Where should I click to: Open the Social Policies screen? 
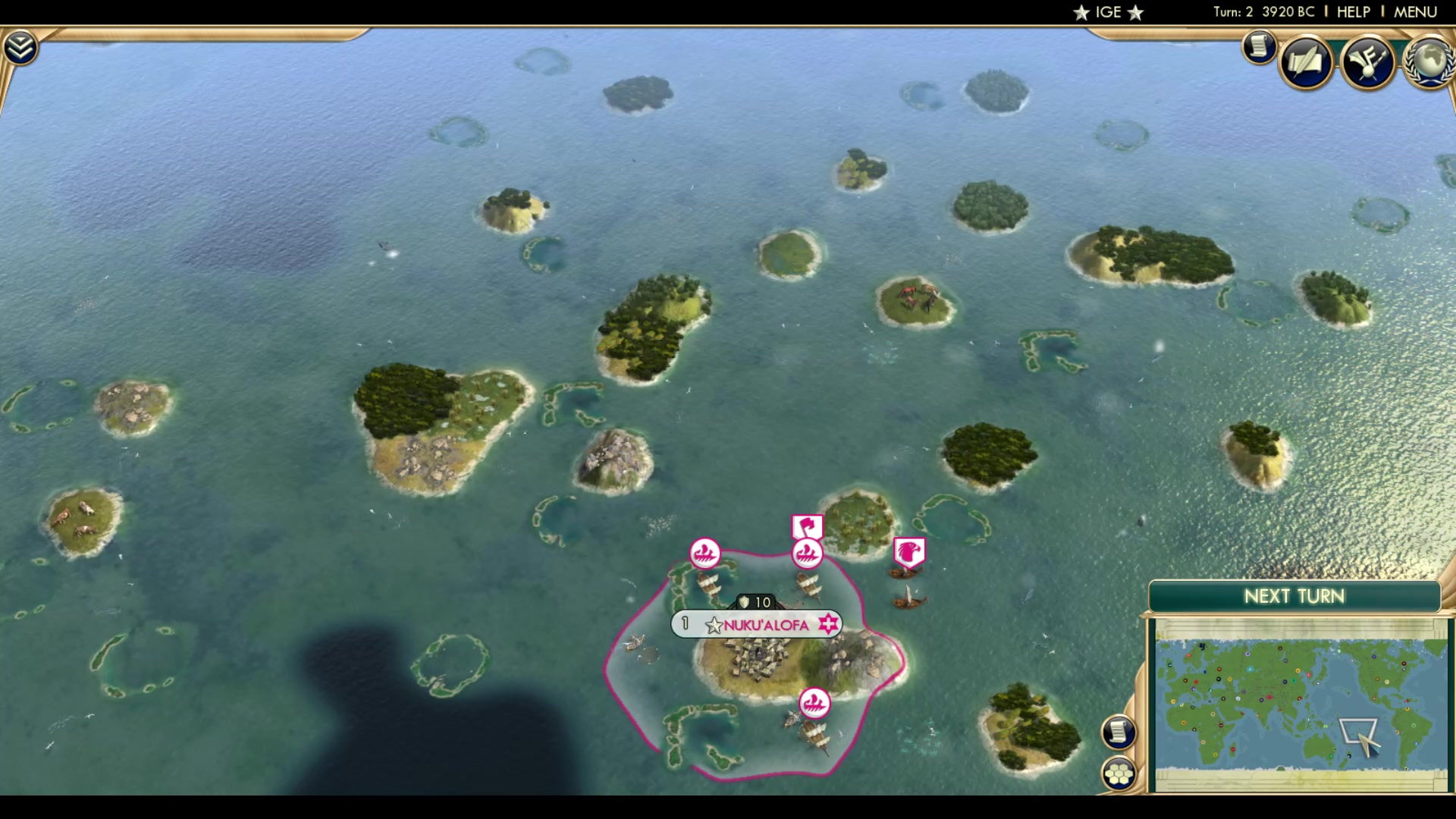pyautogui.click(x=1306, y=62)
